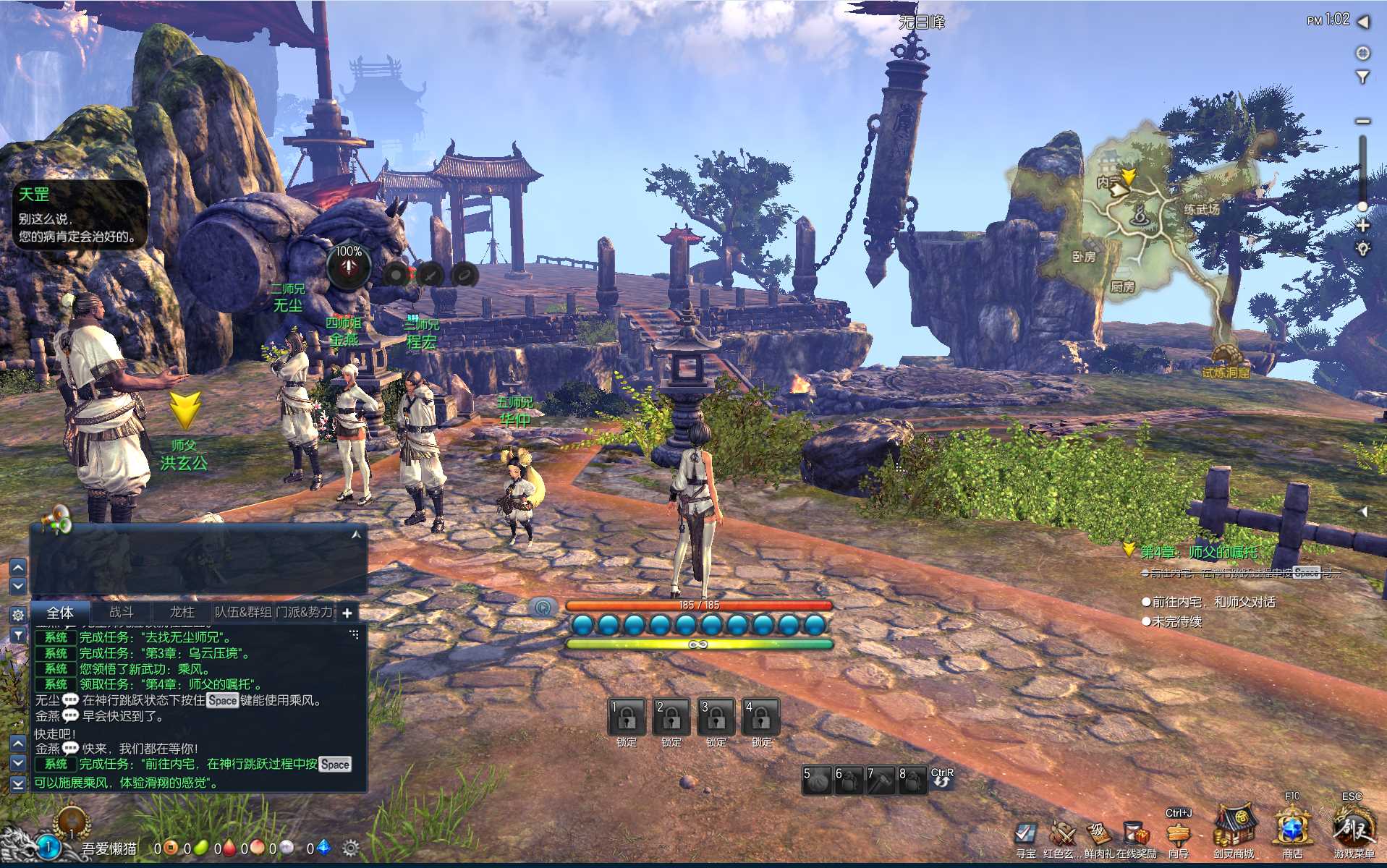Open chat settings gear beside chat tabs
This screenshot has width=1387, height=868.
(18, 615)
